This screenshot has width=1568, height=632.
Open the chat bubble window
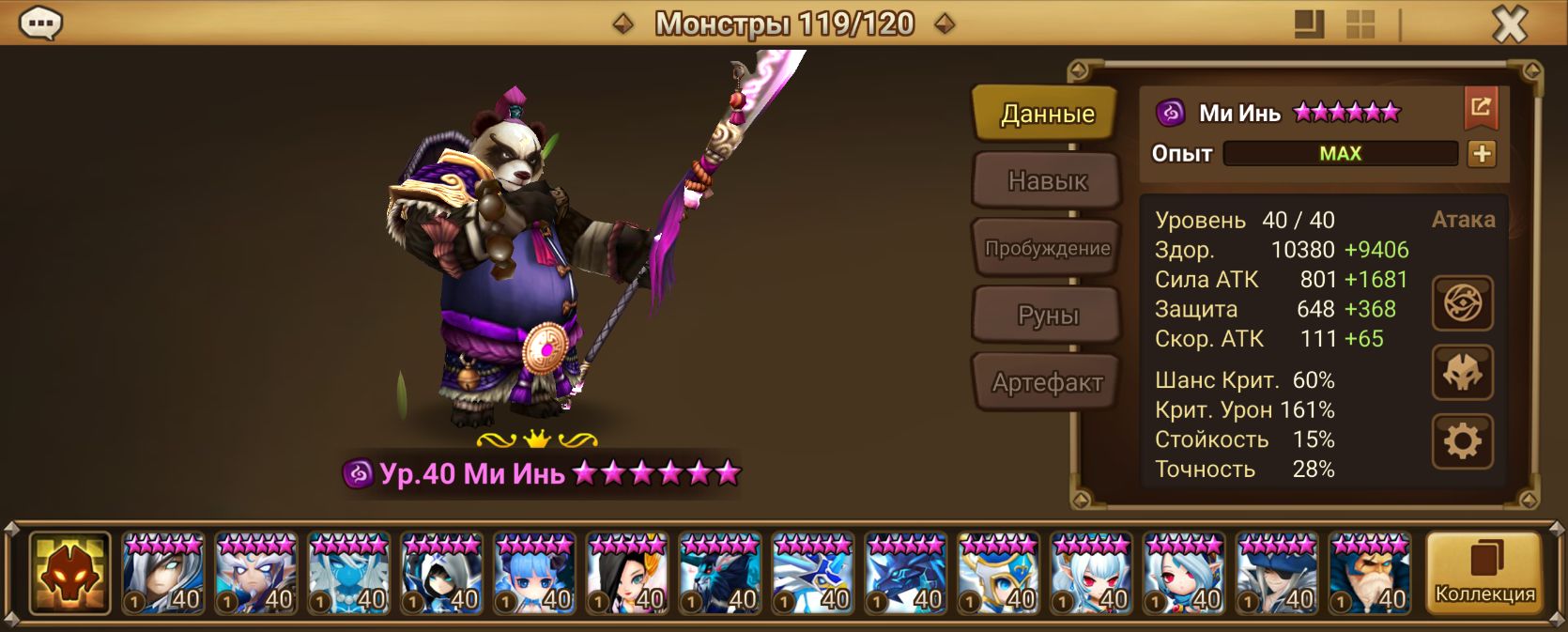point(40,23)
